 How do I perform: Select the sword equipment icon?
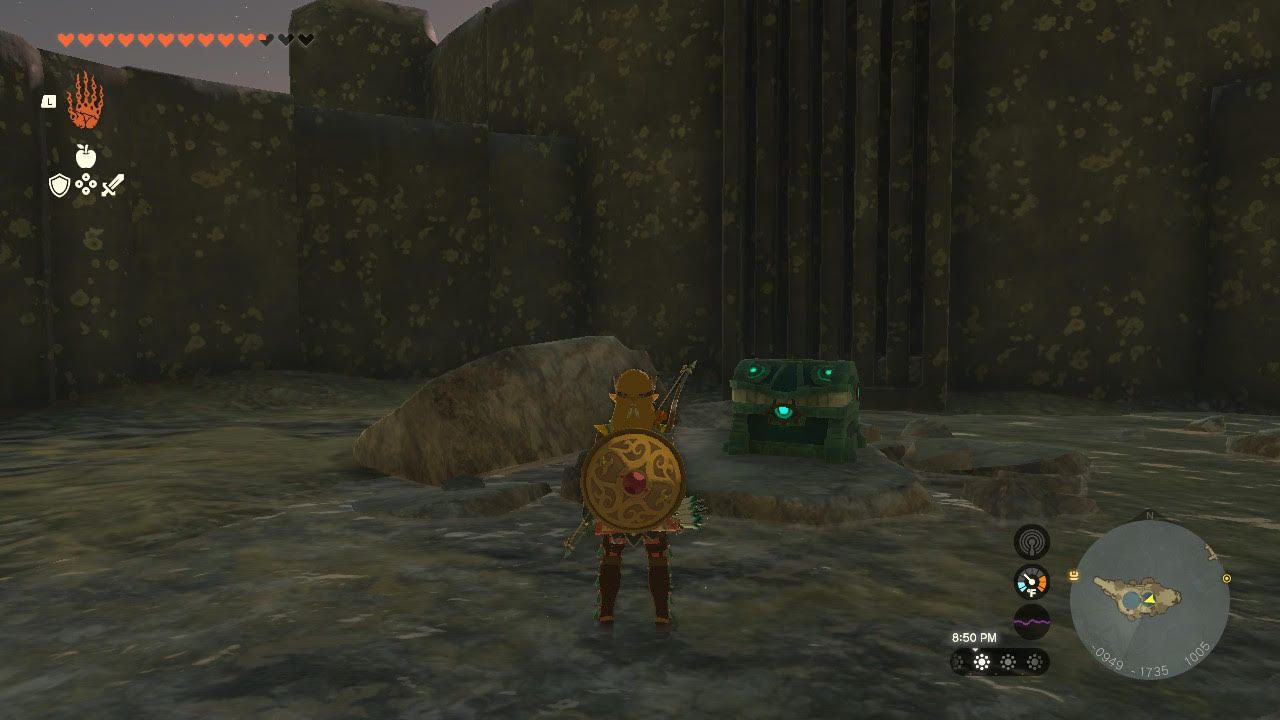[113, 185]
